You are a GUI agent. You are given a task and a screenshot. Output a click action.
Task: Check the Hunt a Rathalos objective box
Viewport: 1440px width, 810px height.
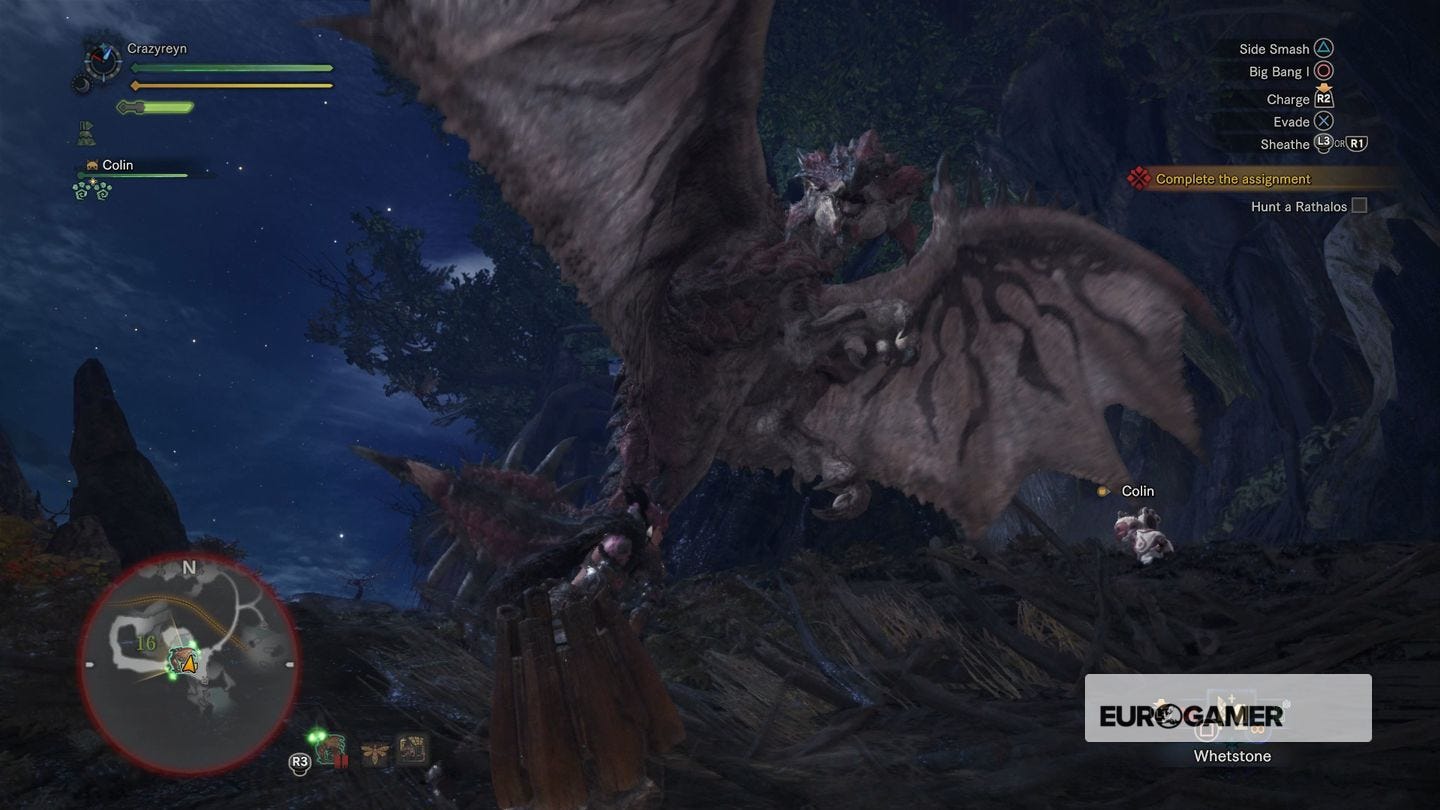point(1359,204)
